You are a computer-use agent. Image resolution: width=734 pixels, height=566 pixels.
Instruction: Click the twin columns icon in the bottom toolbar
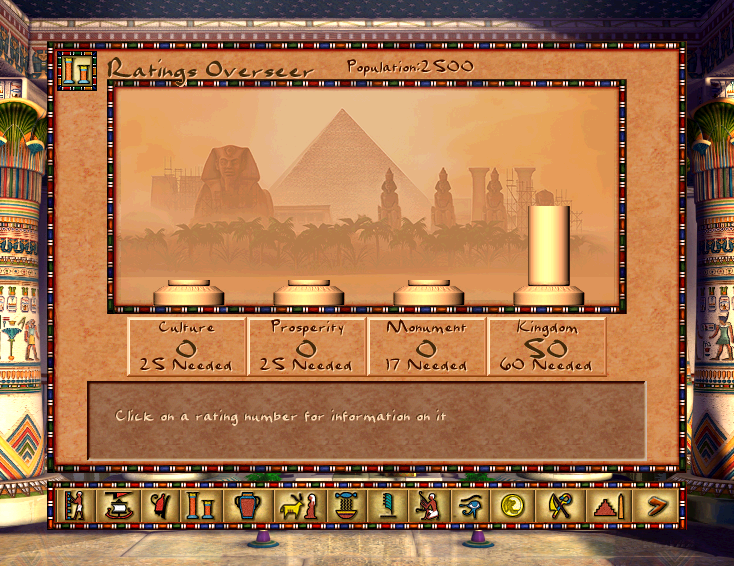[203, 505]
